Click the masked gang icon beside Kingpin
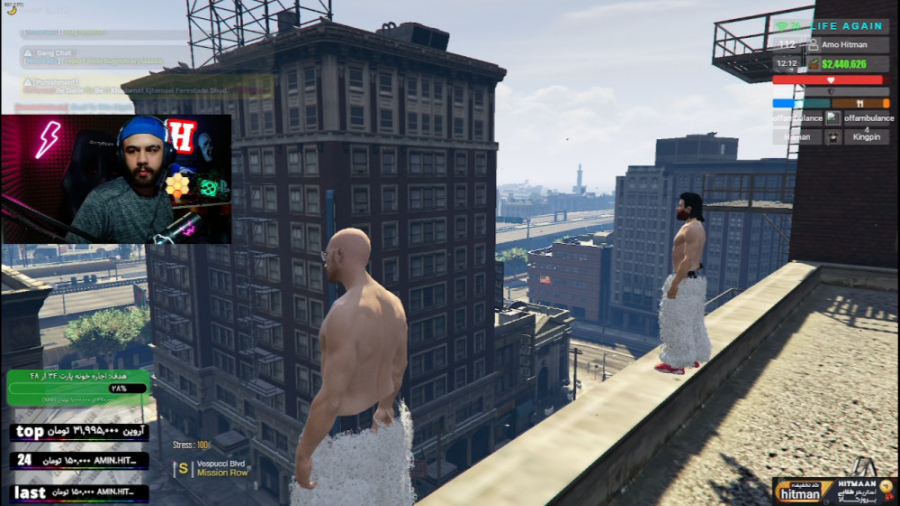The image size is (900, 506). pos(833,136)
